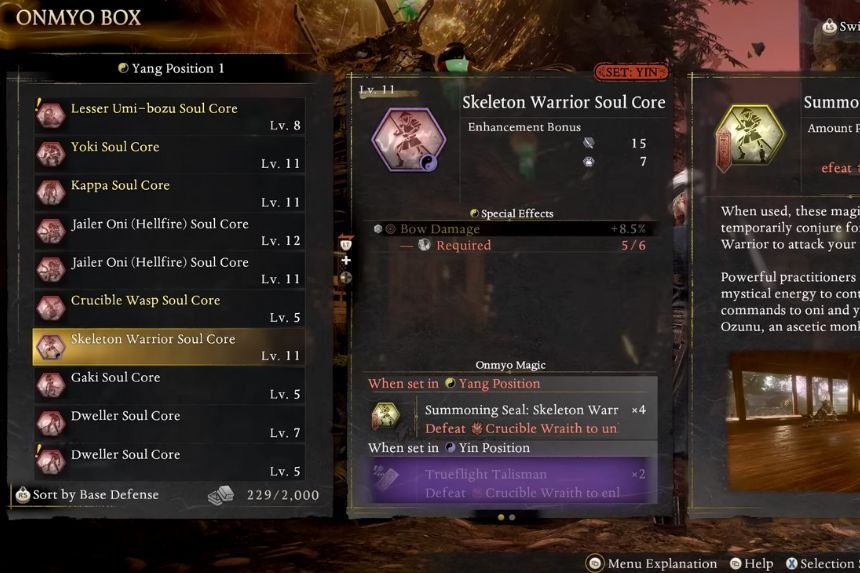The width and height of the screenshot is (860, 573).
Task: Select the Kappa Soul Core entry
Action: 168,193
